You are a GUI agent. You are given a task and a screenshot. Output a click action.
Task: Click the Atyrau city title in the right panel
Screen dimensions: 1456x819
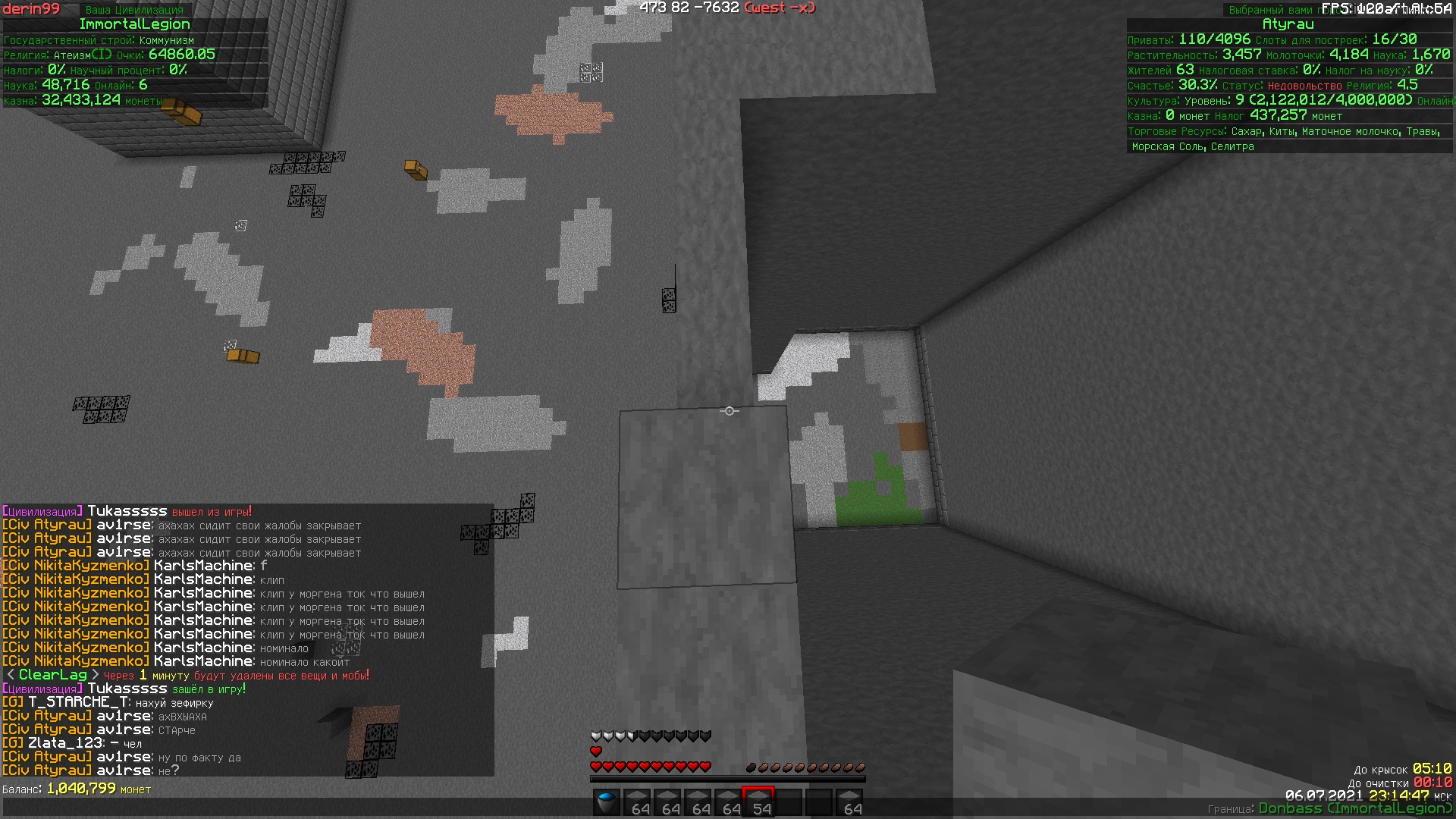tap(1288, 24)
